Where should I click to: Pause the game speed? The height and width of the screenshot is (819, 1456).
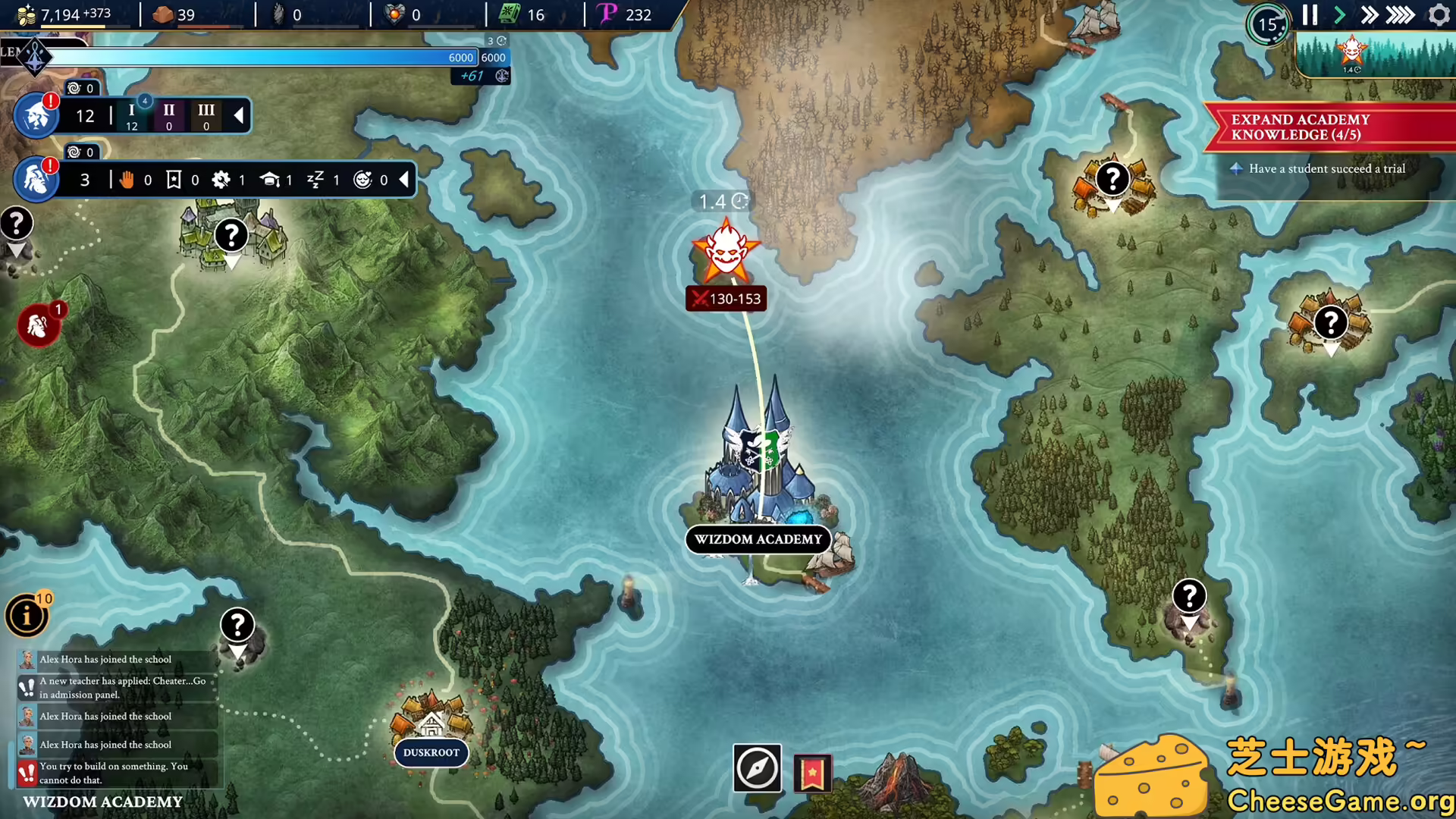[x=1310, y=15]
